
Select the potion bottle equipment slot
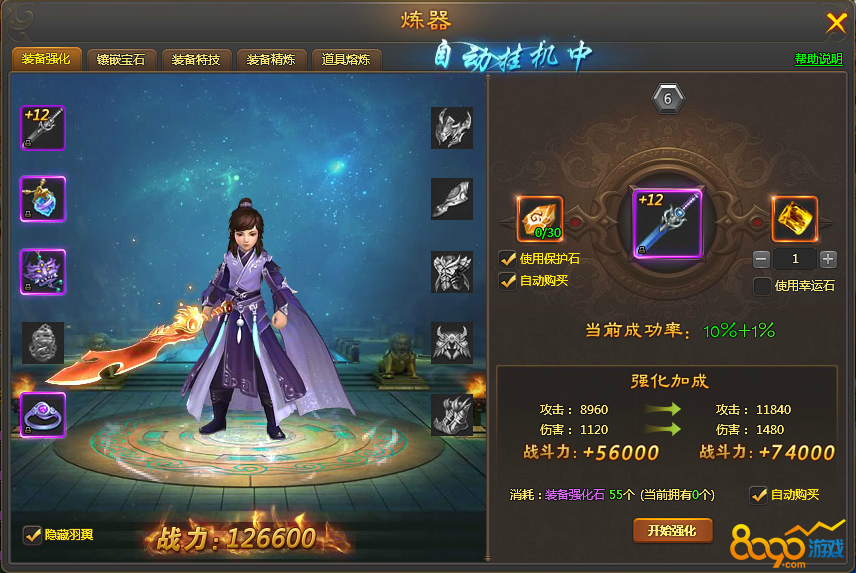pyautogui.click(x=43, y=199)
